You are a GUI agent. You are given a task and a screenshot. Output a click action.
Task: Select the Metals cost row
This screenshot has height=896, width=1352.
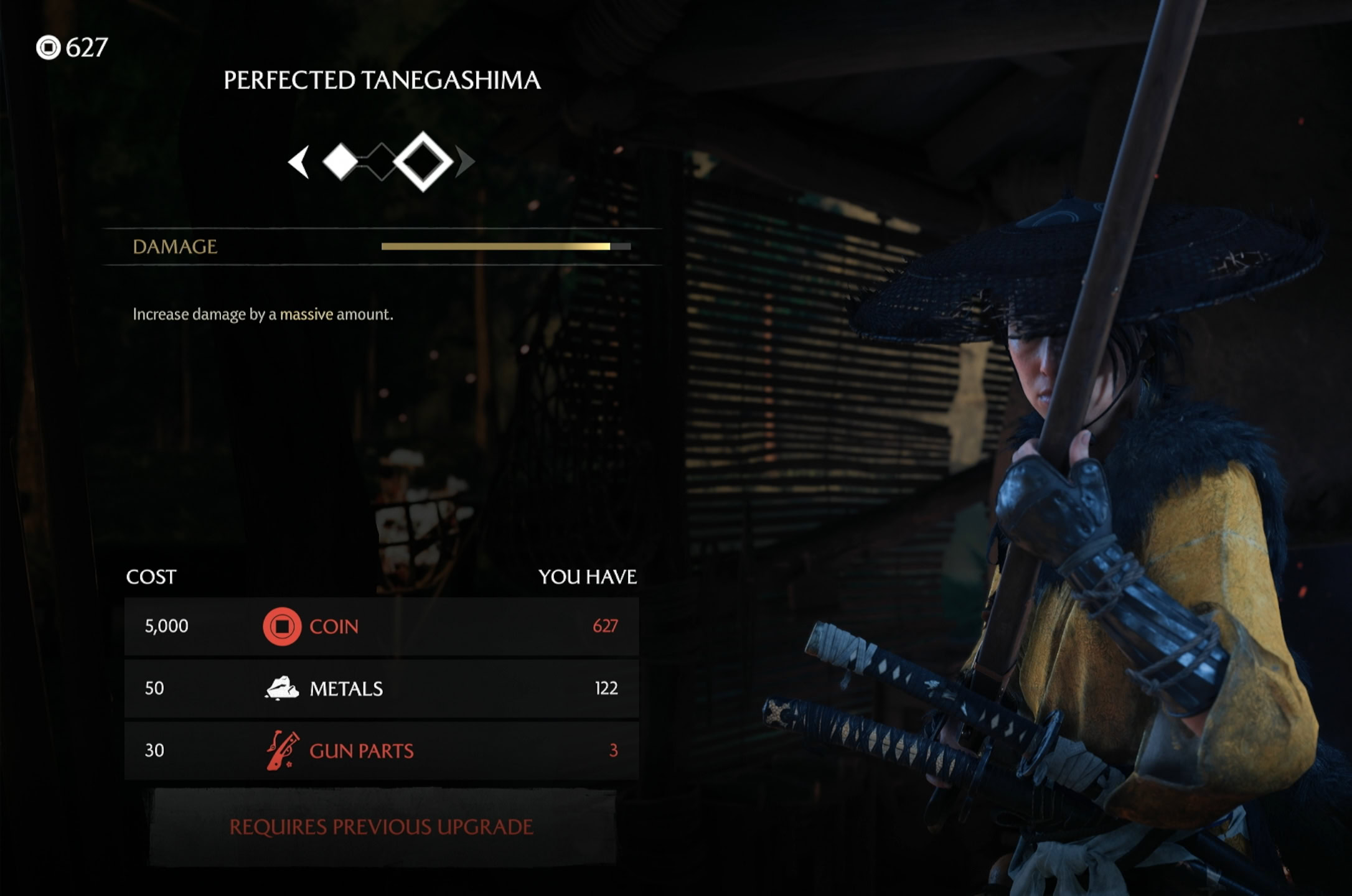tap(382, 688)
